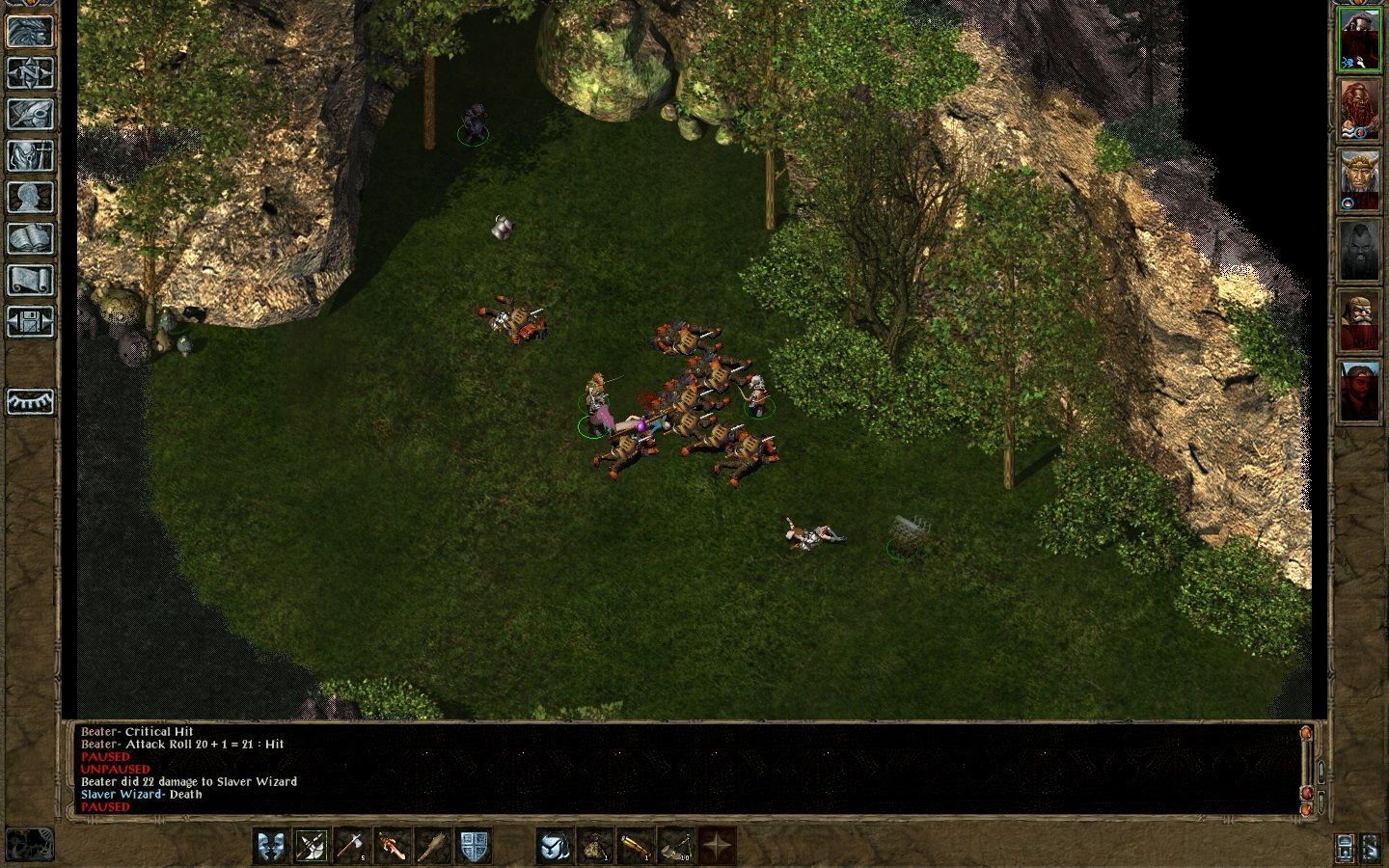This screenshot has width=1389, height=868.
Task: Toggle the closed-eye rest button
Action: pos(30,401)
